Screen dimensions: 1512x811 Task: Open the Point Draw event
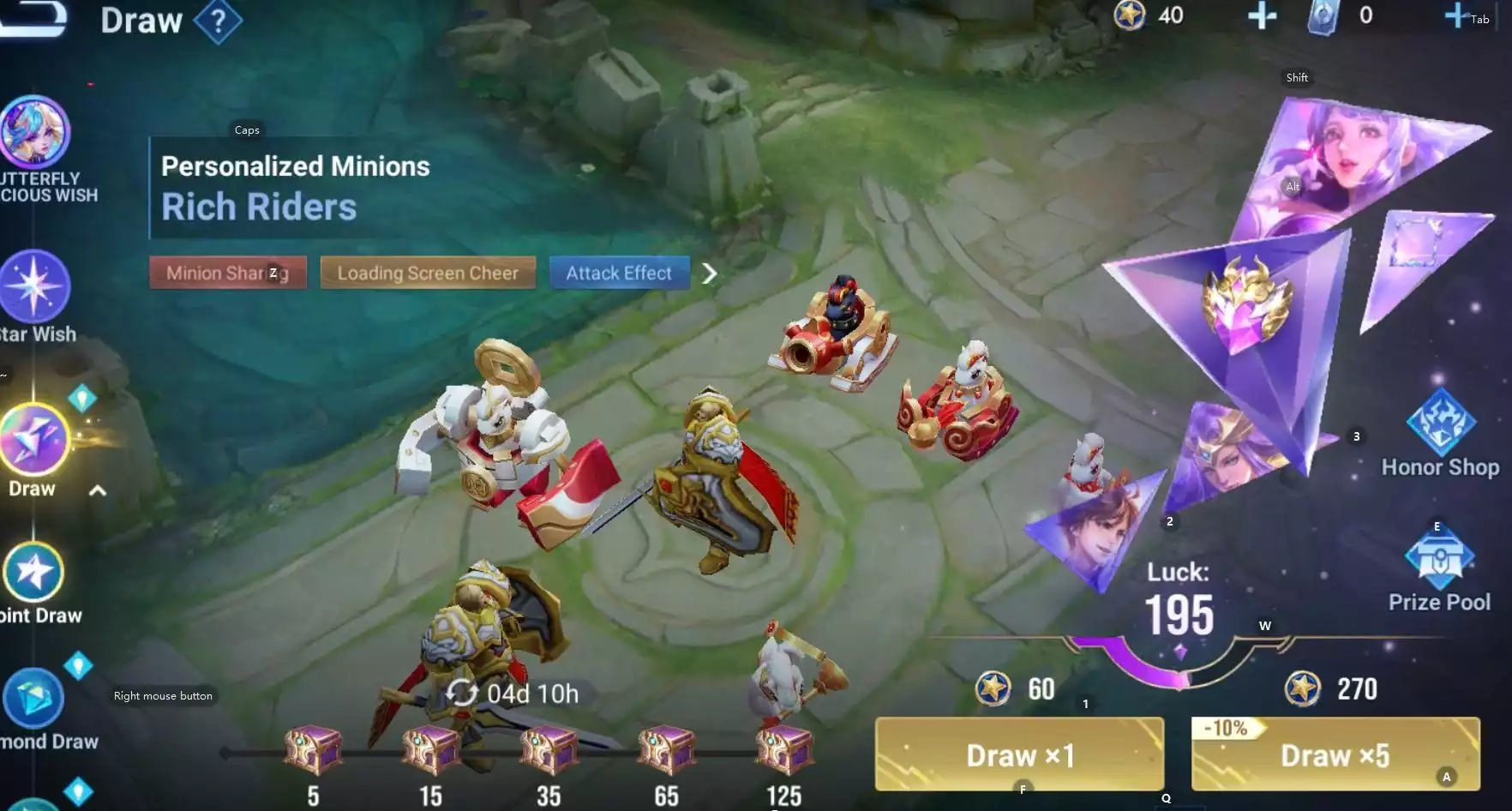click(36, 570)
